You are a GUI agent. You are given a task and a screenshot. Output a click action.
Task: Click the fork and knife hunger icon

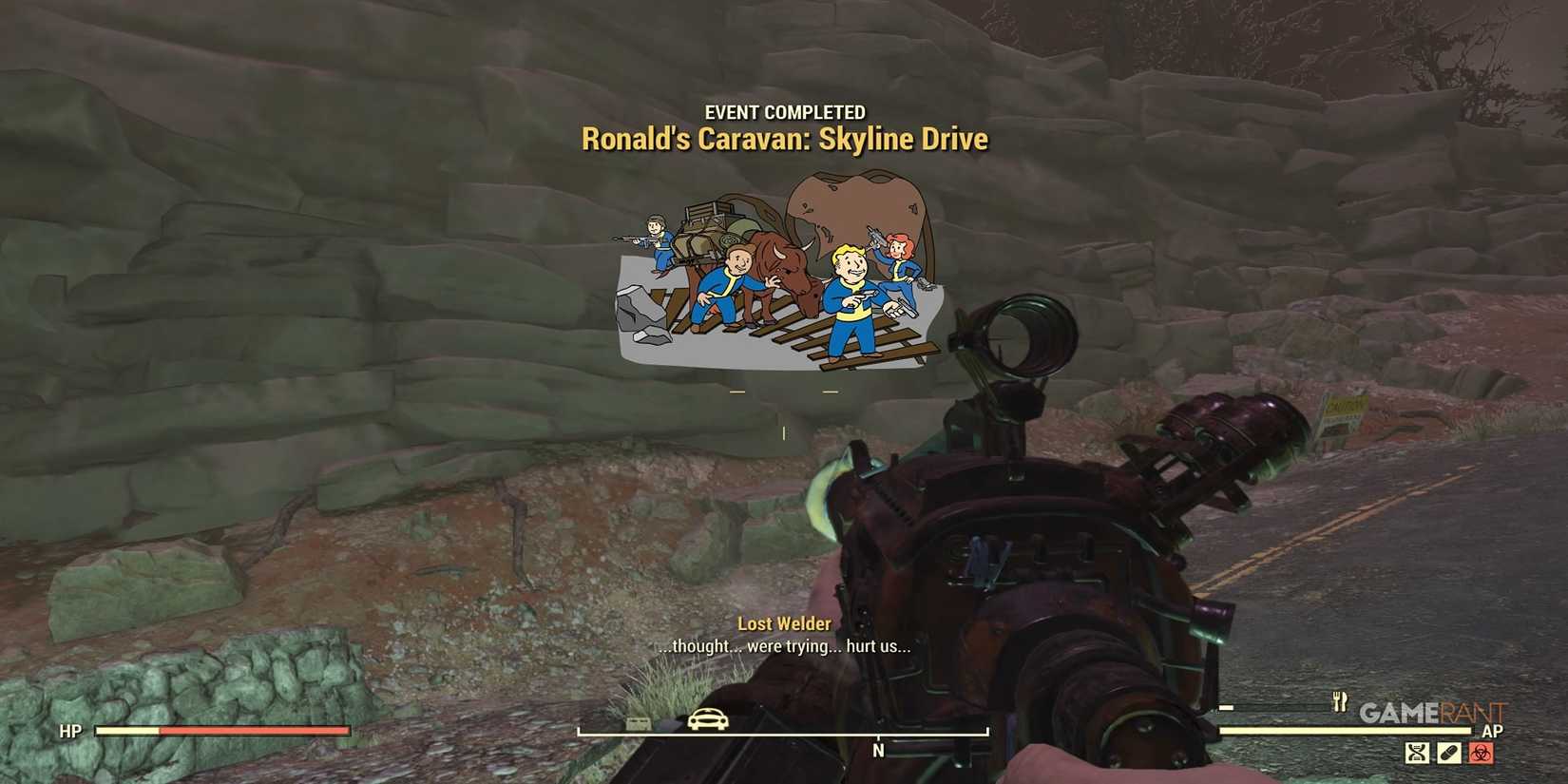[x=1342, y=703]
